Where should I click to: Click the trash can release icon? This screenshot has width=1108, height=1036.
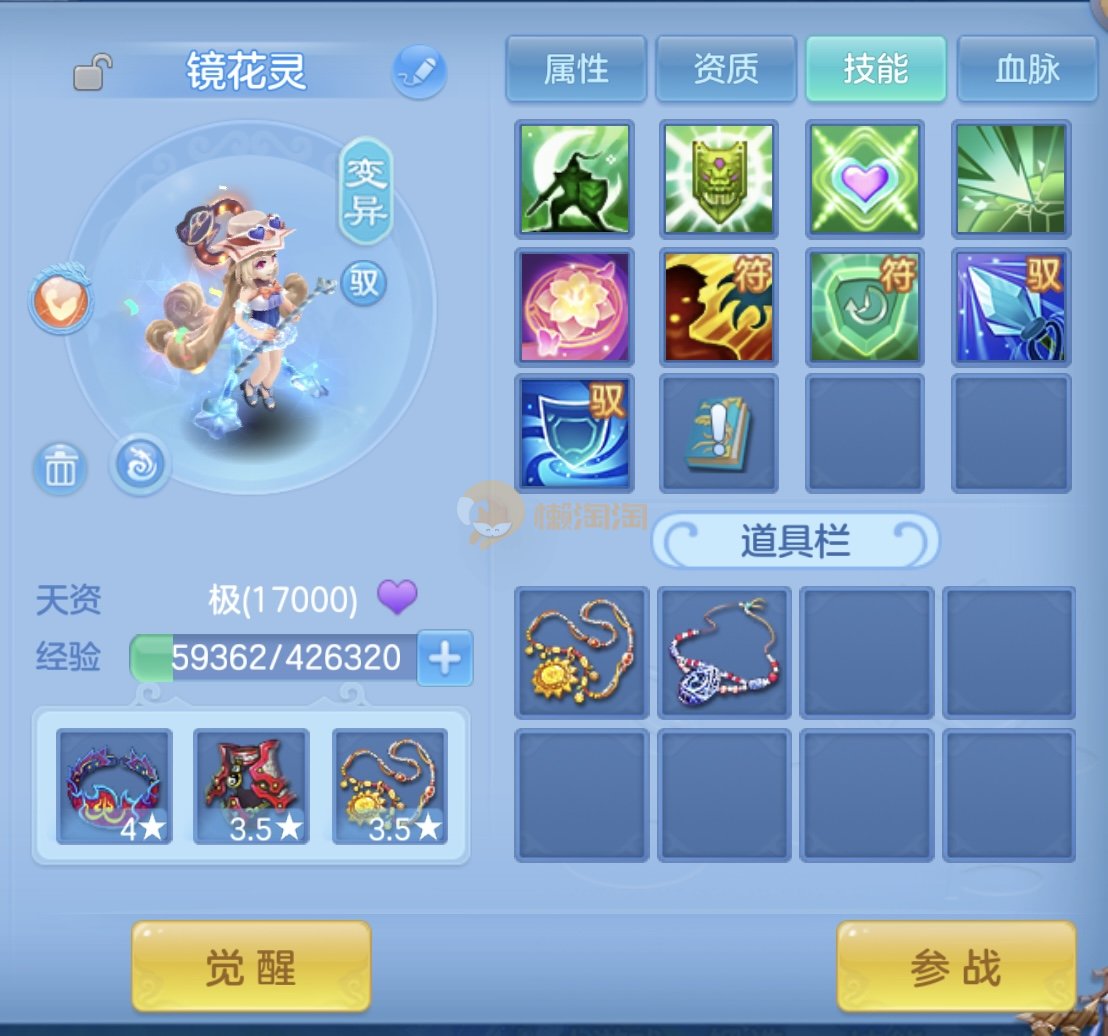point(61,467)
